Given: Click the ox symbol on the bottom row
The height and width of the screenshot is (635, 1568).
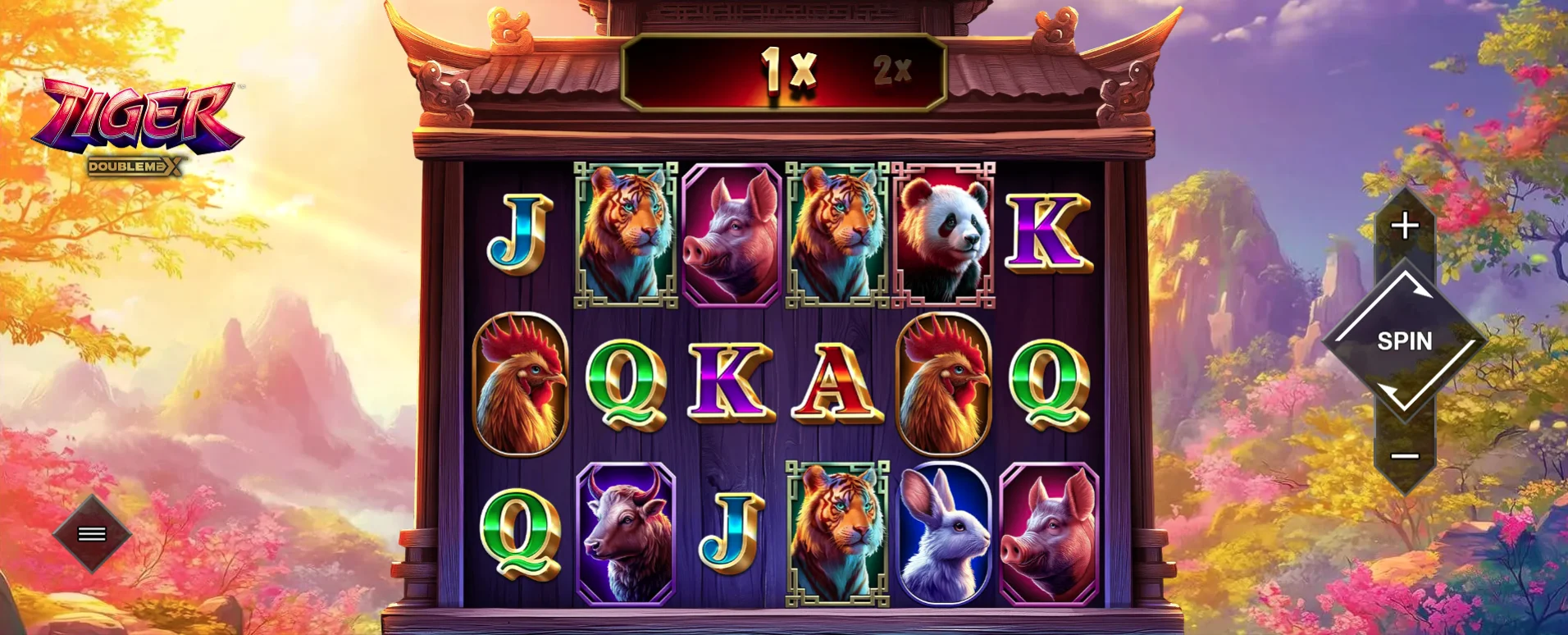Looking at the screenshot, I should click(x=627, y=532).
